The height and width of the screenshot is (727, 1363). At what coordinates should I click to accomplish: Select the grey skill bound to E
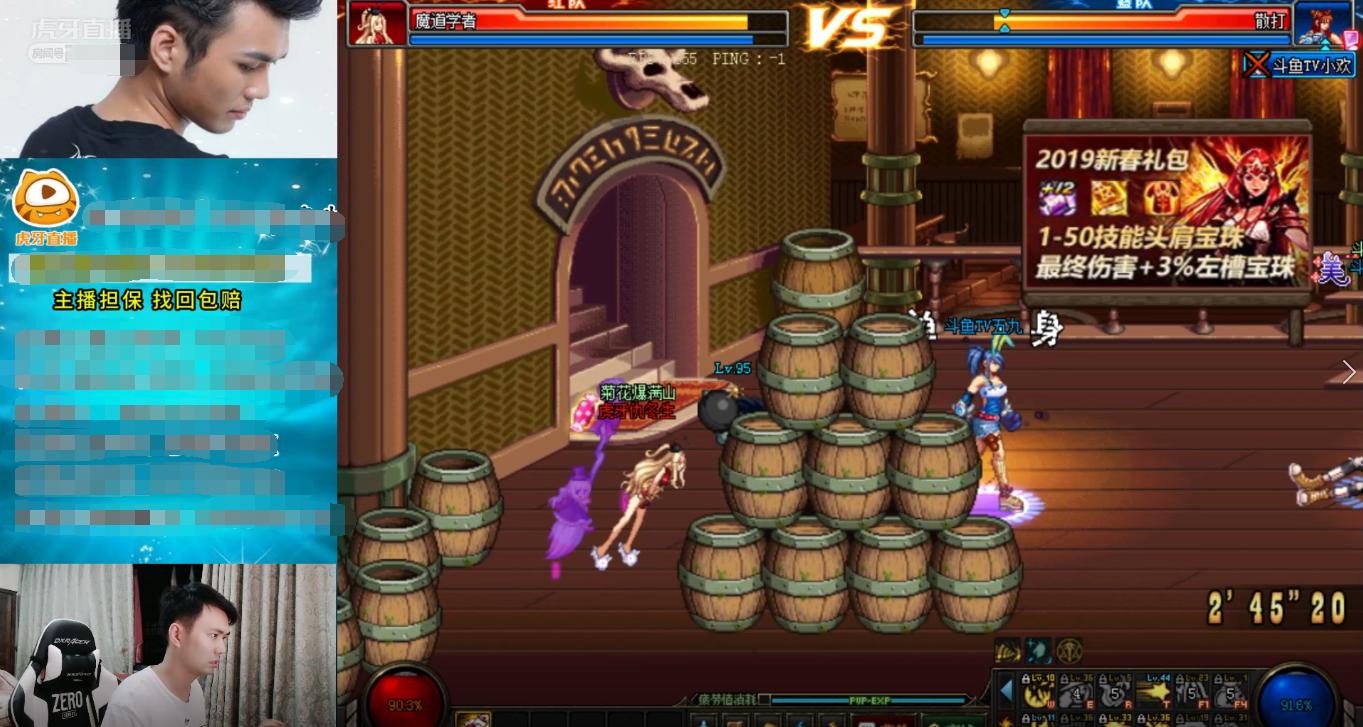pos(1077,691)
